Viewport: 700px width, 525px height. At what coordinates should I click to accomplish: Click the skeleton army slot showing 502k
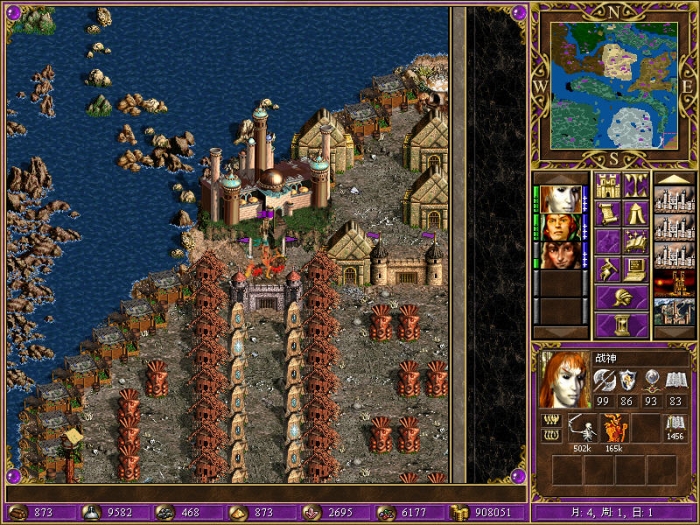coord(581,428)
